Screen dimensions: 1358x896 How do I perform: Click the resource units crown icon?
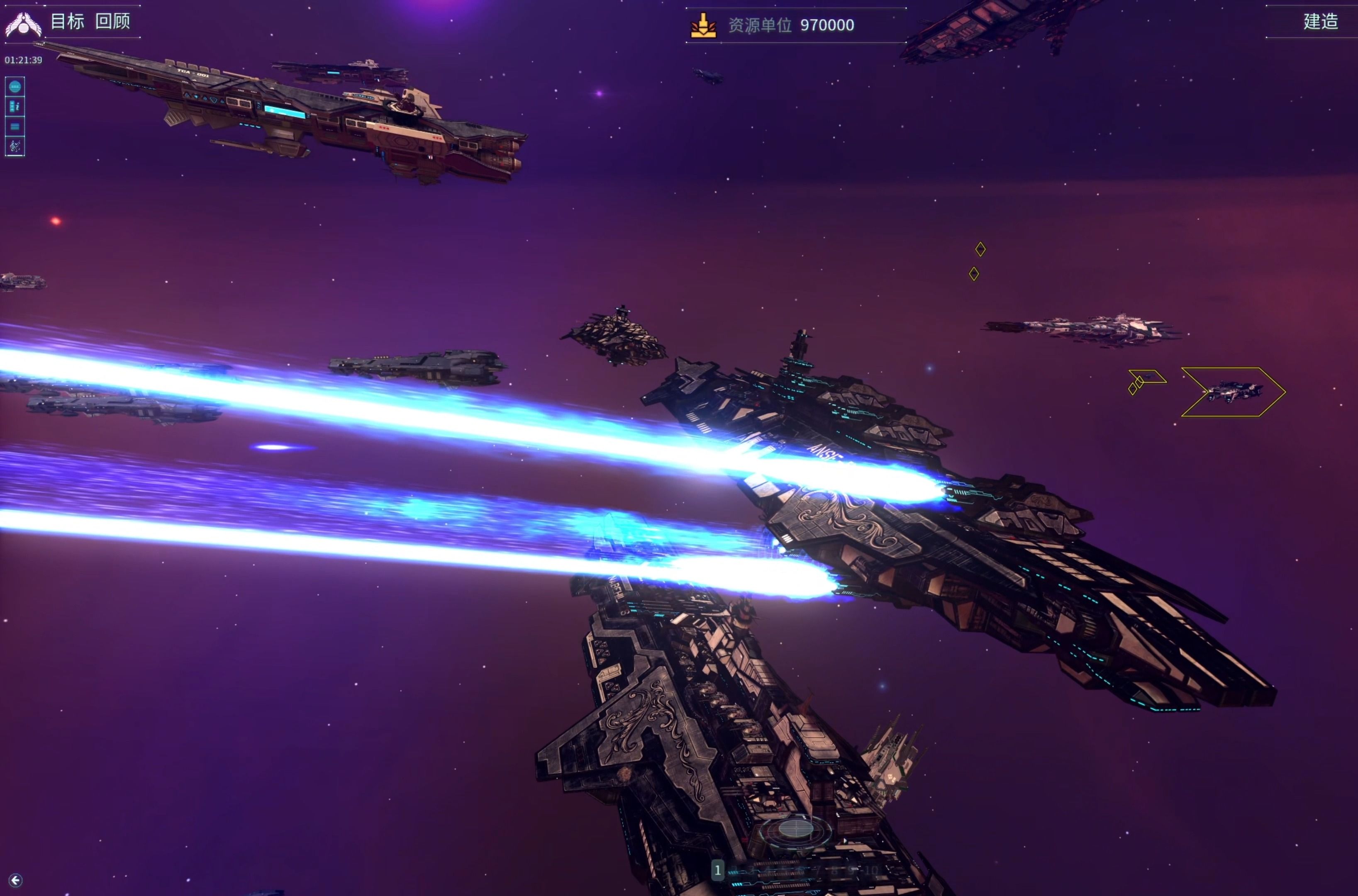(x=704, y=26)
